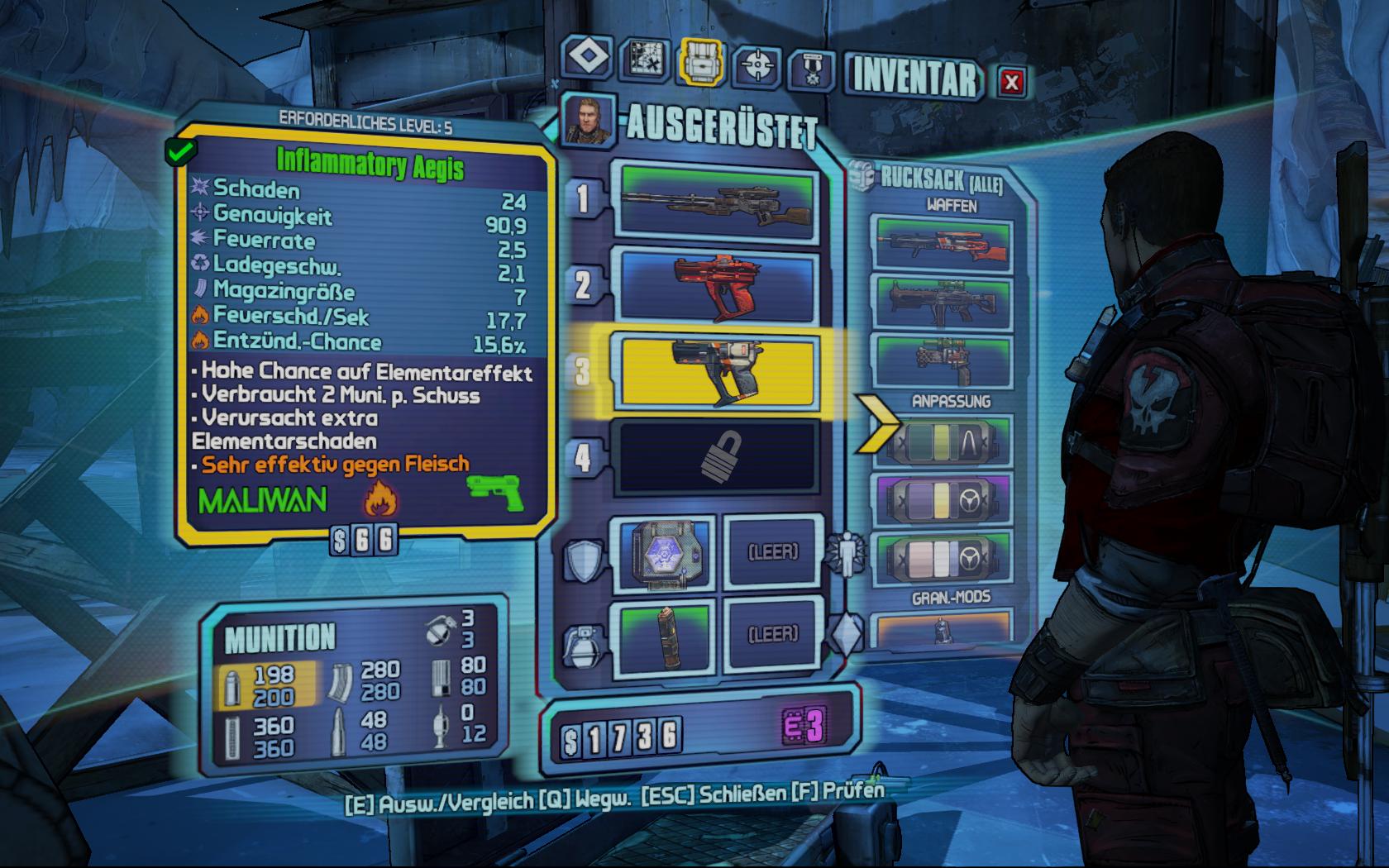Open the skills tab with the crosshair icon

coord(757,64)
